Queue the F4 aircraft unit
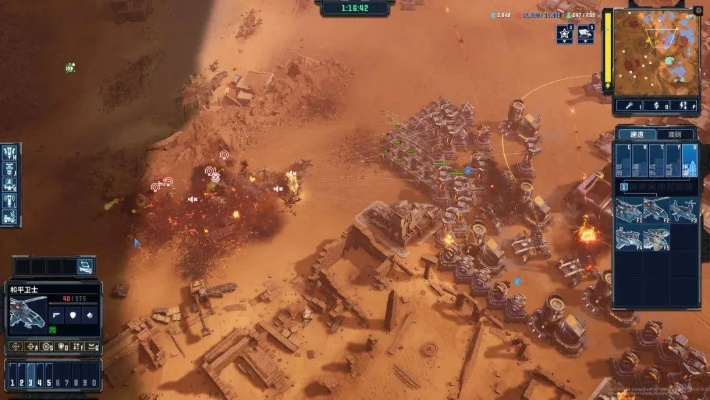 [x=630, y=239]
